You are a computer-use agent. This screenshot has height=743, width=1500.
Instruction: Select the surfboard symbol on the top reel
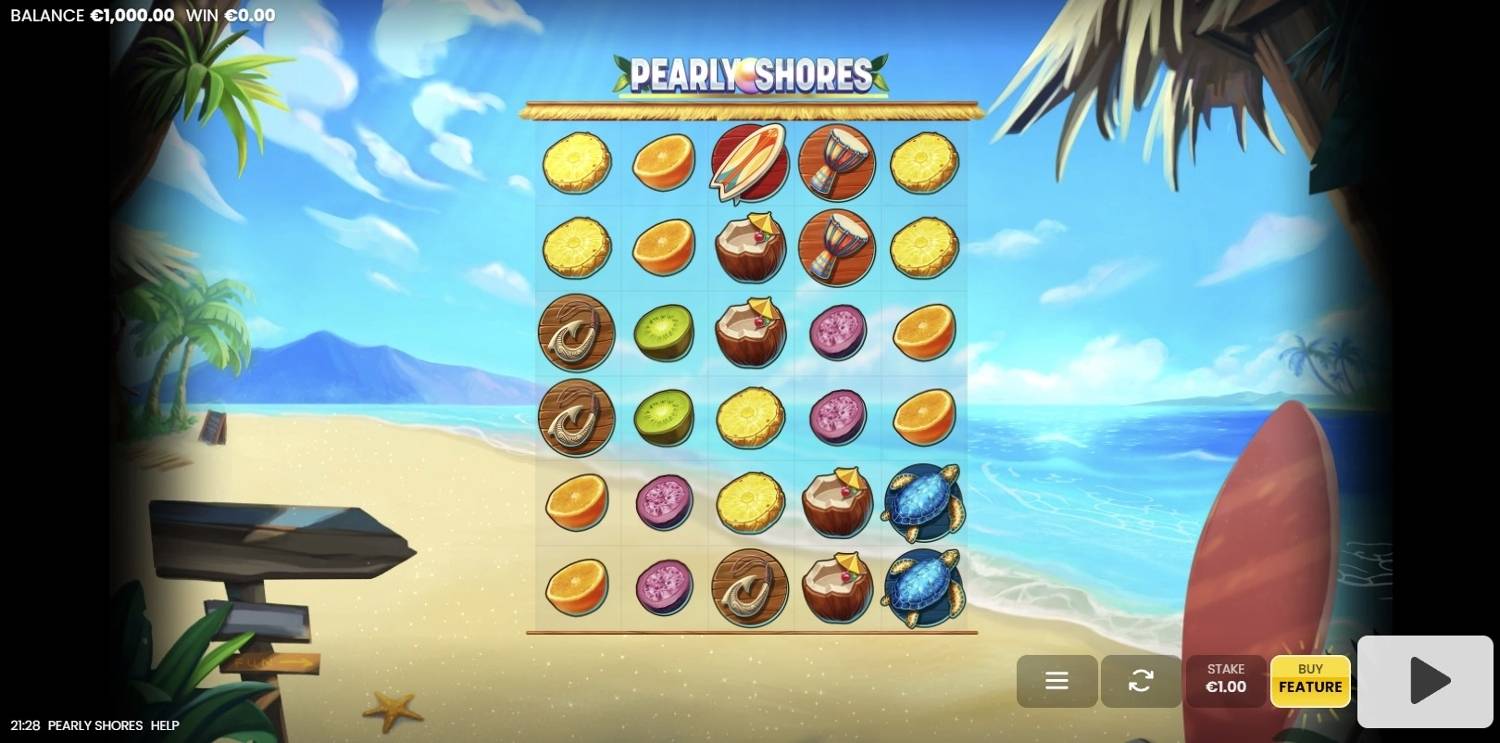[749, 163]
